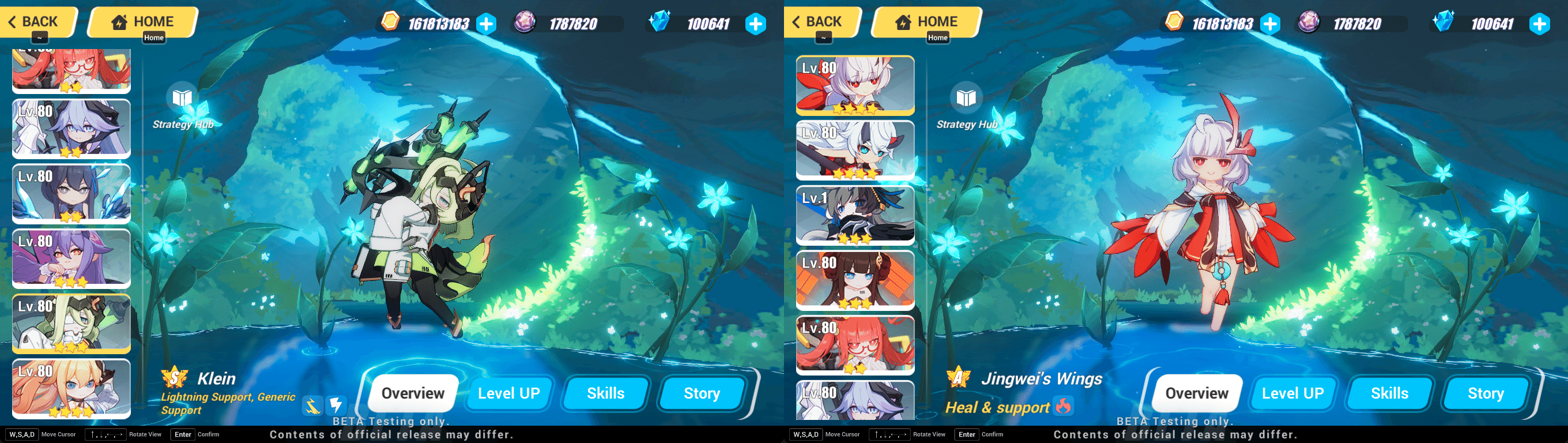Viewport: 1568px width, 443px height.
Task: Open the Story tab on the left panel
Action: tap(700, 393)
